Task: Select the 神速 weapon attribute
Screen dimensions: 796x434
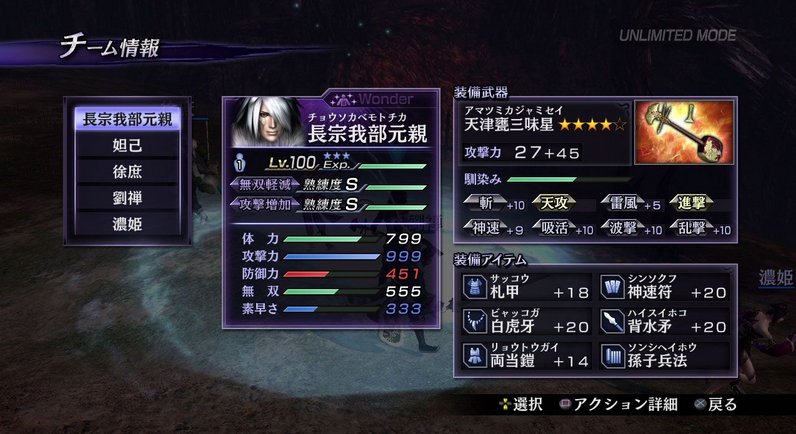Action: (486, 229)
